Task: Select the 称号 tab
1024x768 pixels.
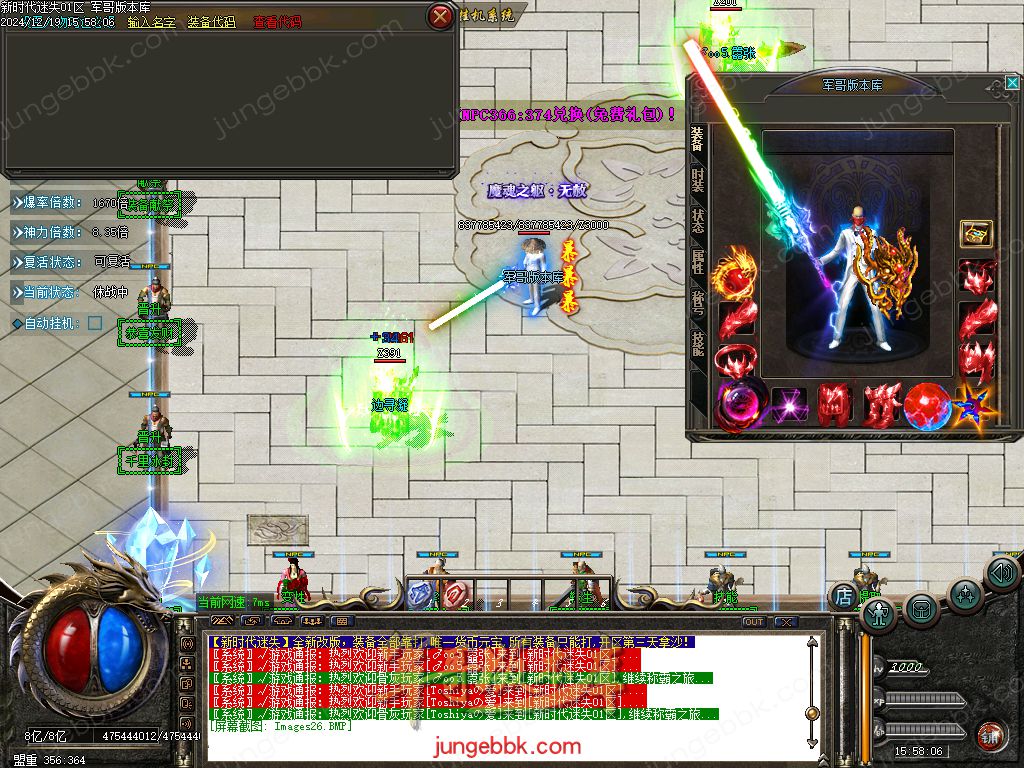Action: tap(697, 303)
